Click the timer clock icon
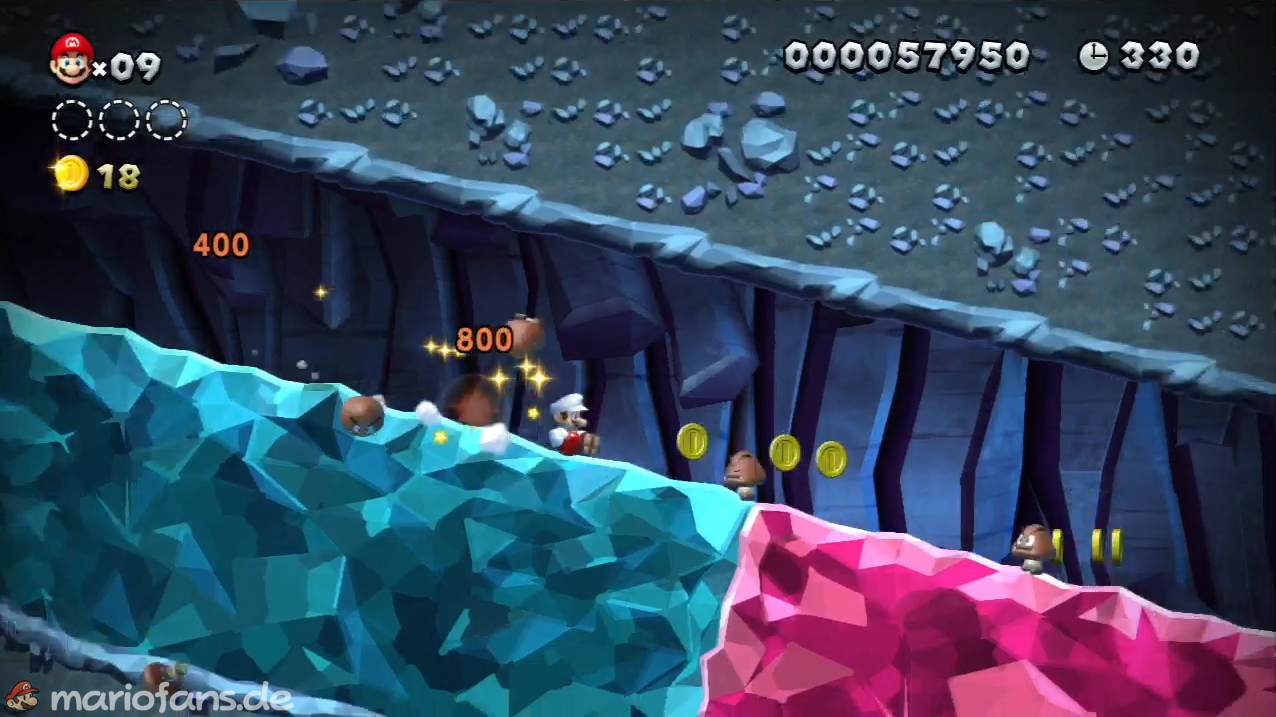The width and height of the screenshot is (1276, 717). (1093, 56)
